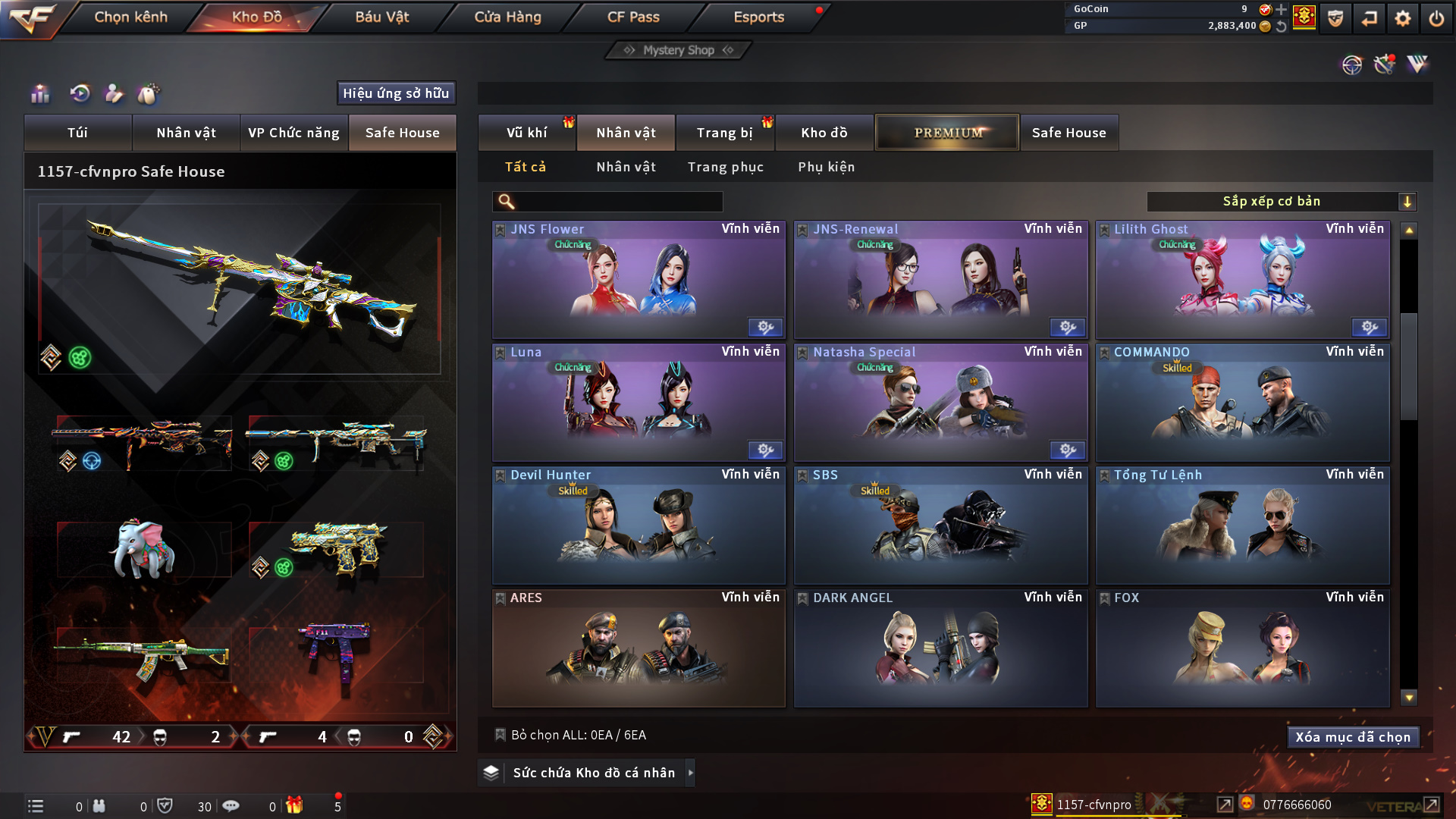The height and width of the screenshot is (819, 1456).
Task: Switch to the VP Chức năng tab
Action: (293, 133)
